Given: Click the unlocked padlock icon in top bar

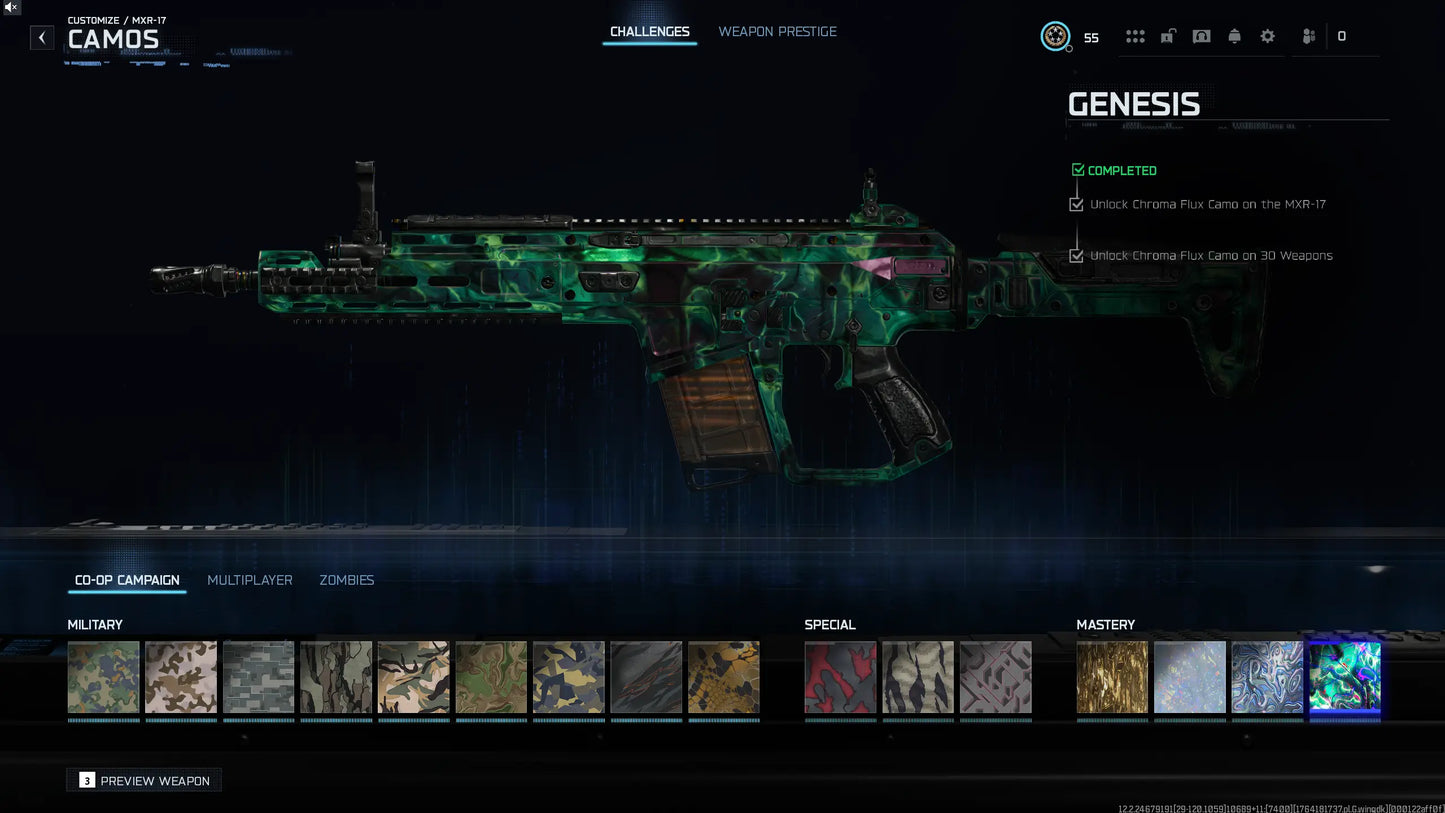Looking at the screenshot, I should click(x=1168, y=35).
